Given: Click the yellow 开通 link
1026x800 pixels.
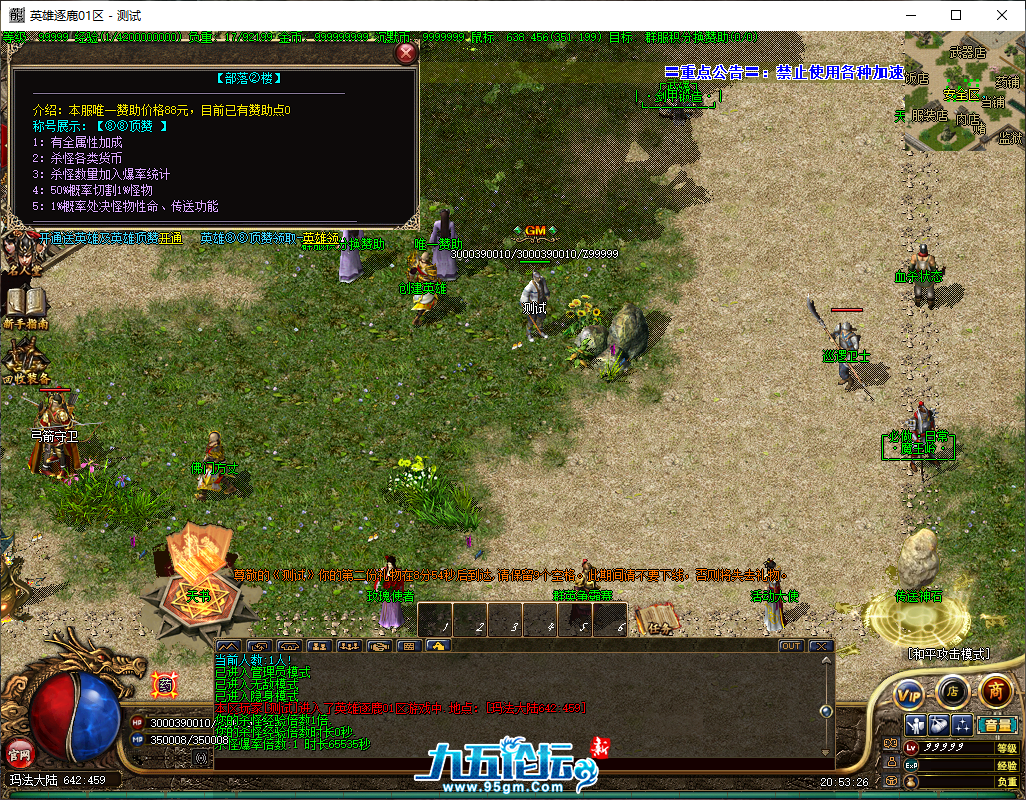Looking at the screenshot, I should click(x=171, y=239).
